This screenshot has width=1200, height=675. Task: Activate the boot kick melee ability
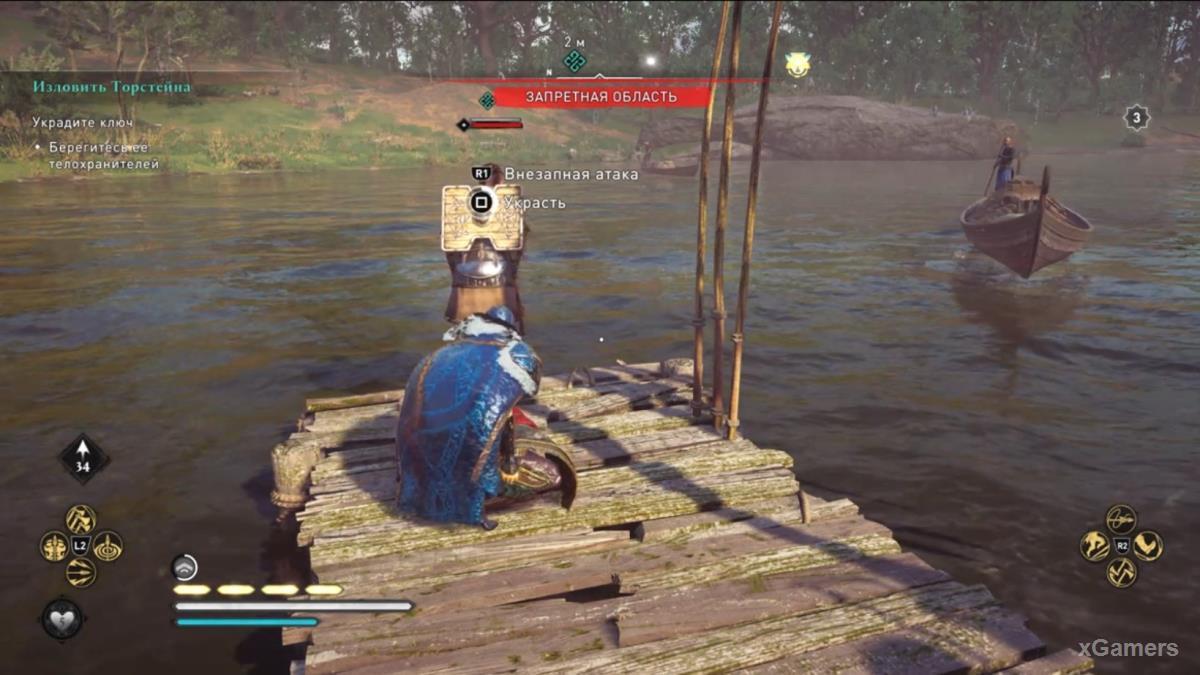tap(1148, 546)
